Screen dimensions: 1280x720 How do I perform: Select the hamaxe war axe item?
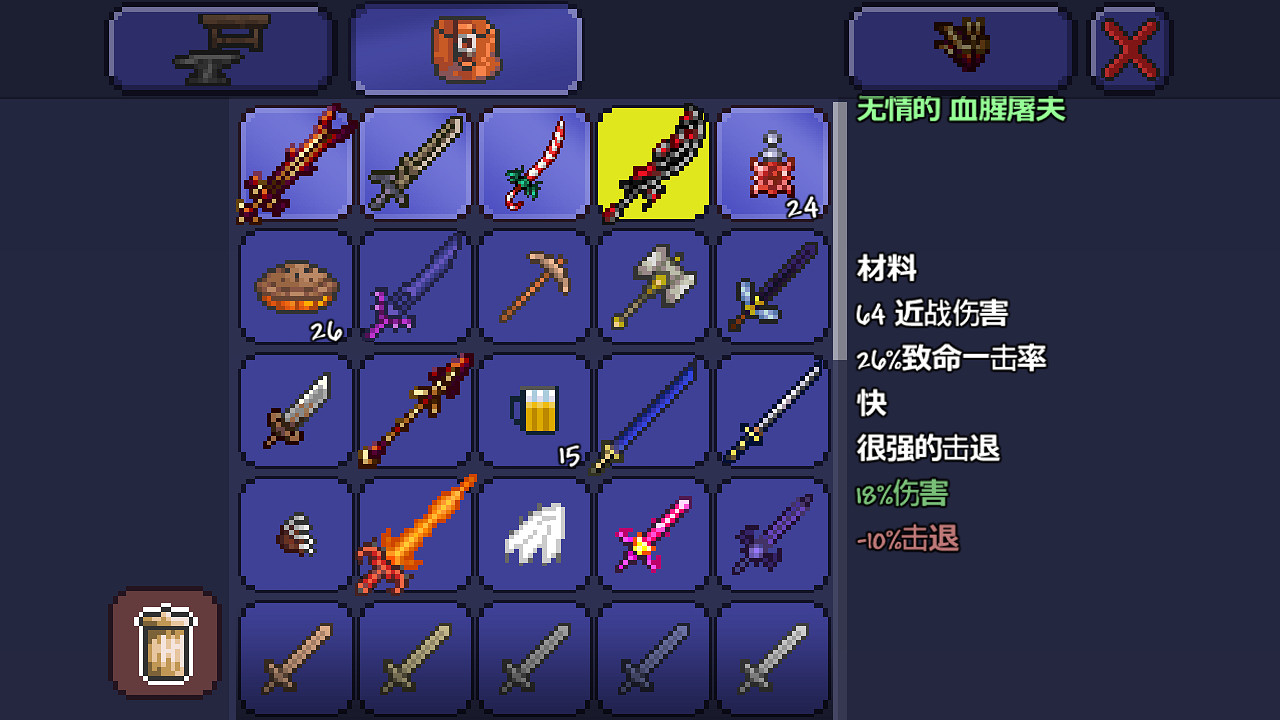coord(653,287)
